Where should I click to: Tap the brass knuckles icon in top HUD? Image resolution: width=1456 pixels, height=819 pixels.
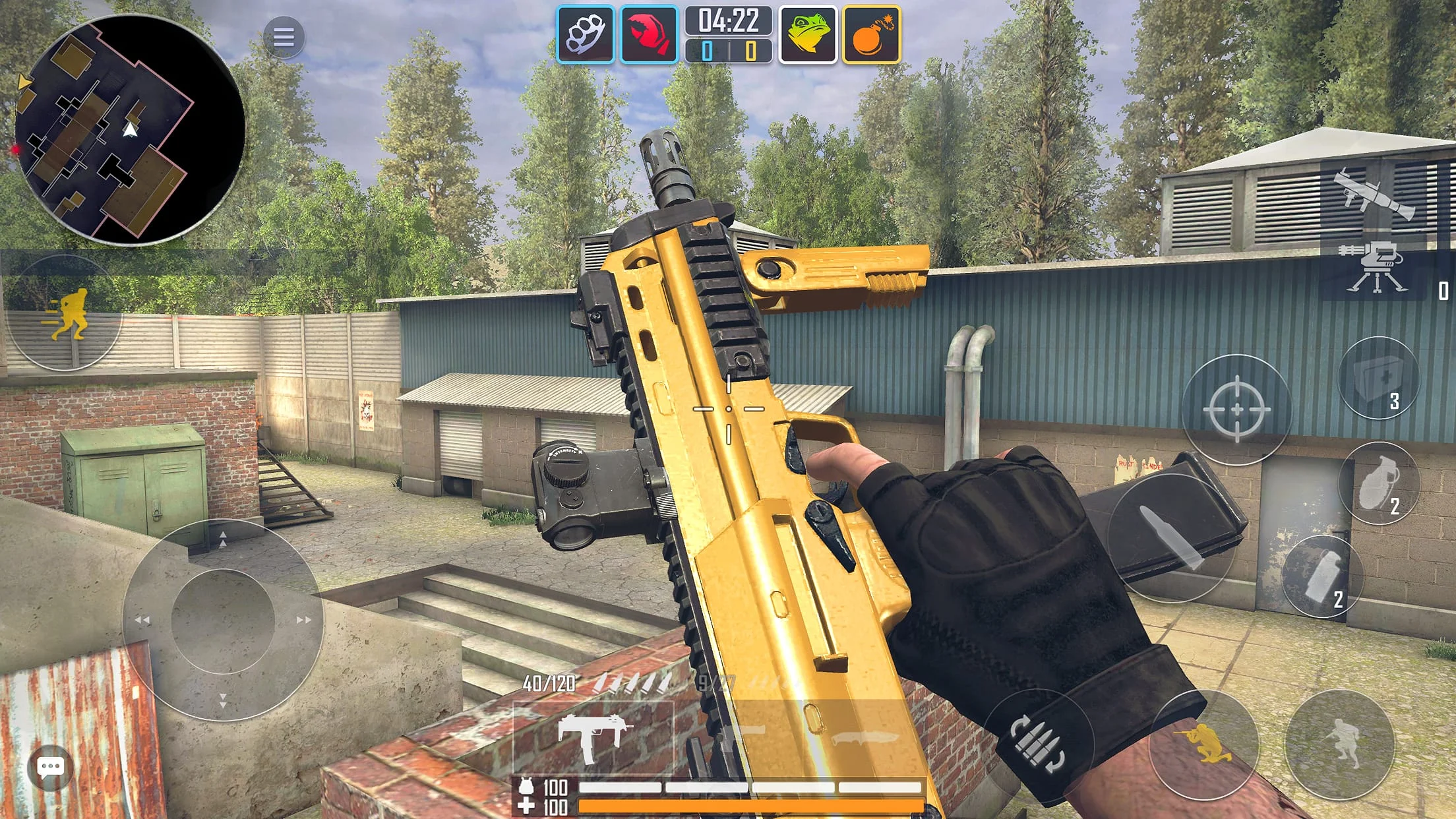coord(588,35)
